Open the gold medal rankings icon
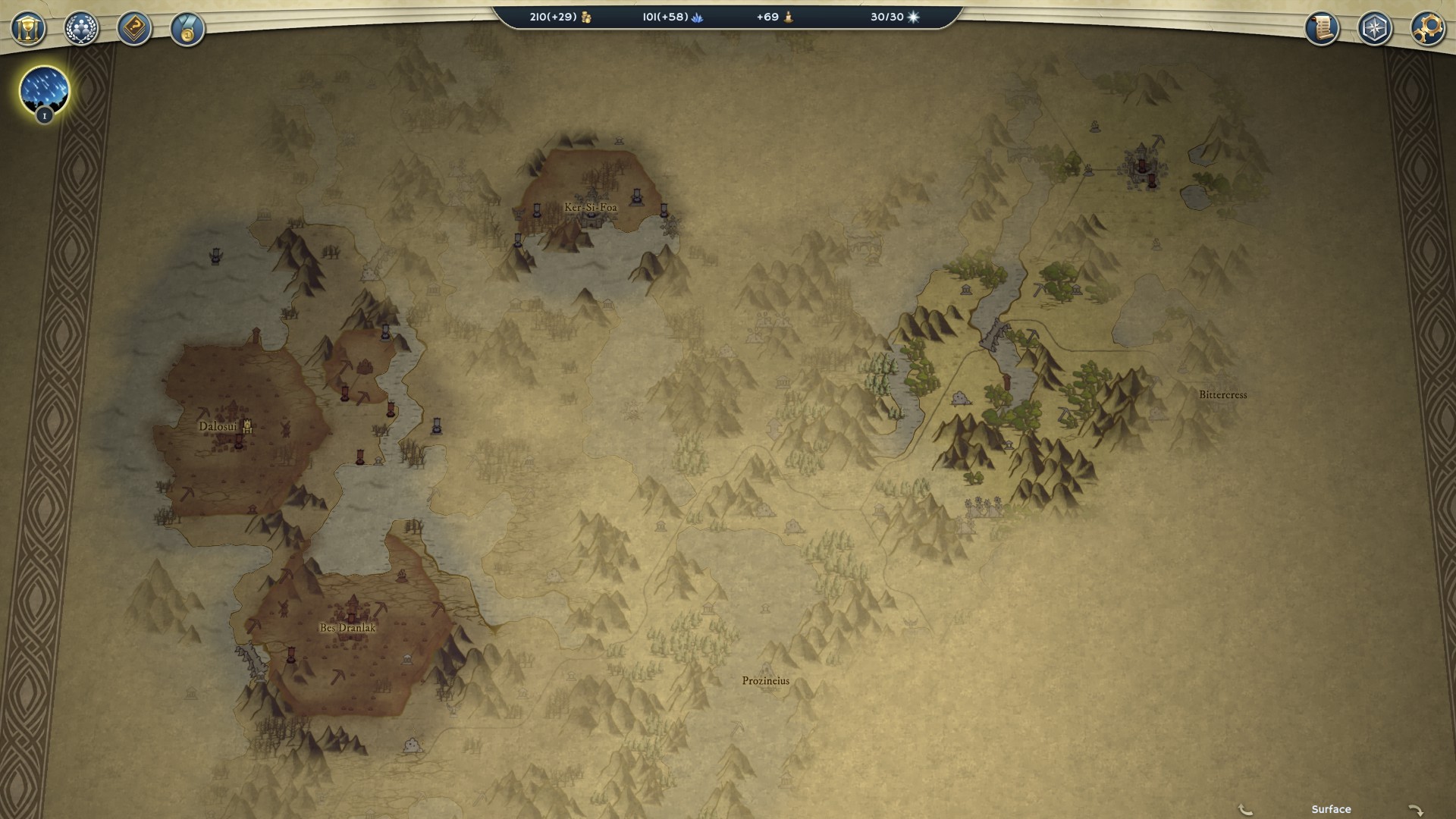Viewport: 1456px width, 819px height. (187, 30)
